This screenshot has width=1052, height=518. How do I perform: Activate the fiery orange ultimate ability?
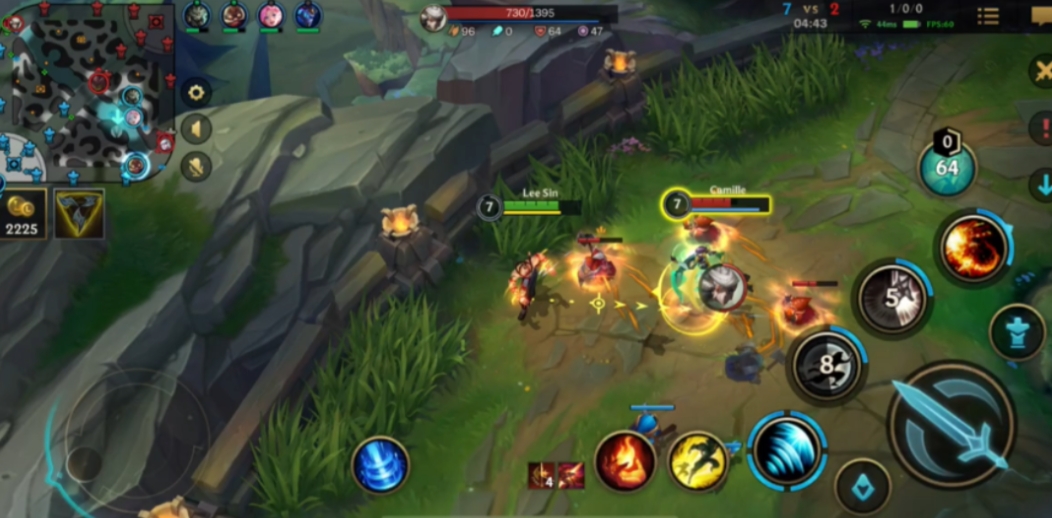[972, 247]
